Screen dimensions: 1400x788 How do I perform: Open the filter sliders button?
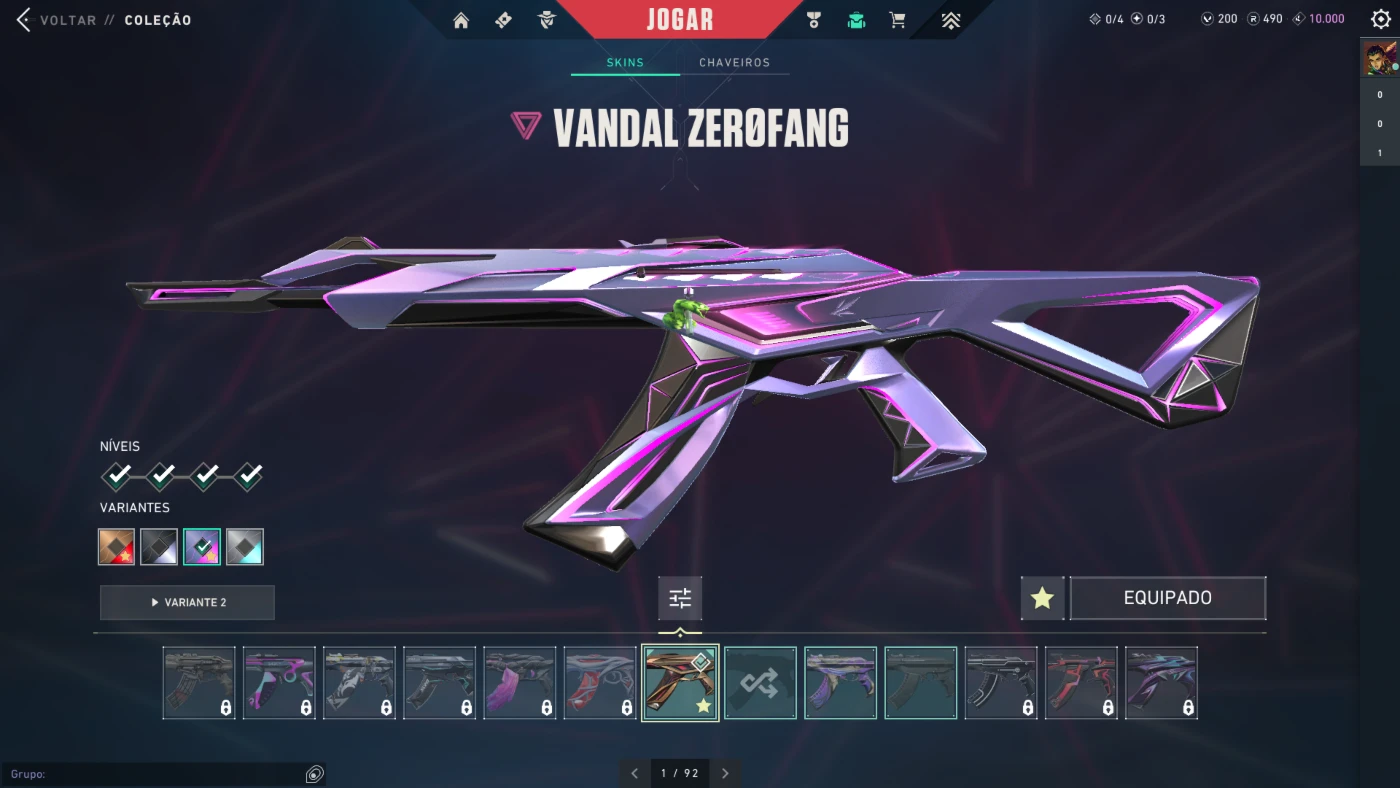coord(680,598)
